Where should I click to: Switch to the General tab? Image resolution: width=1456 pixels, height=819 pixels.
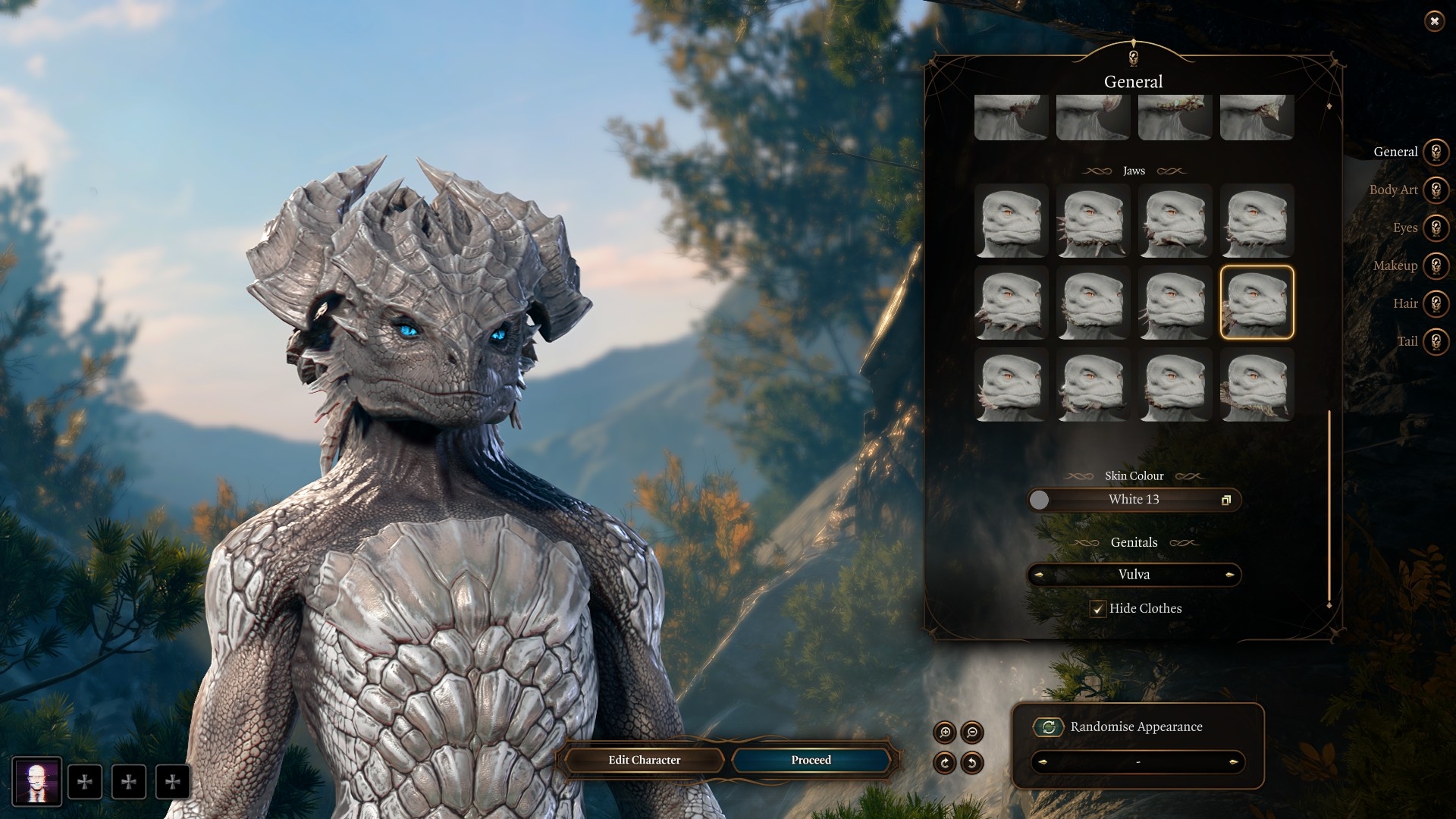pyautogui.click(x=1435, y=152)
